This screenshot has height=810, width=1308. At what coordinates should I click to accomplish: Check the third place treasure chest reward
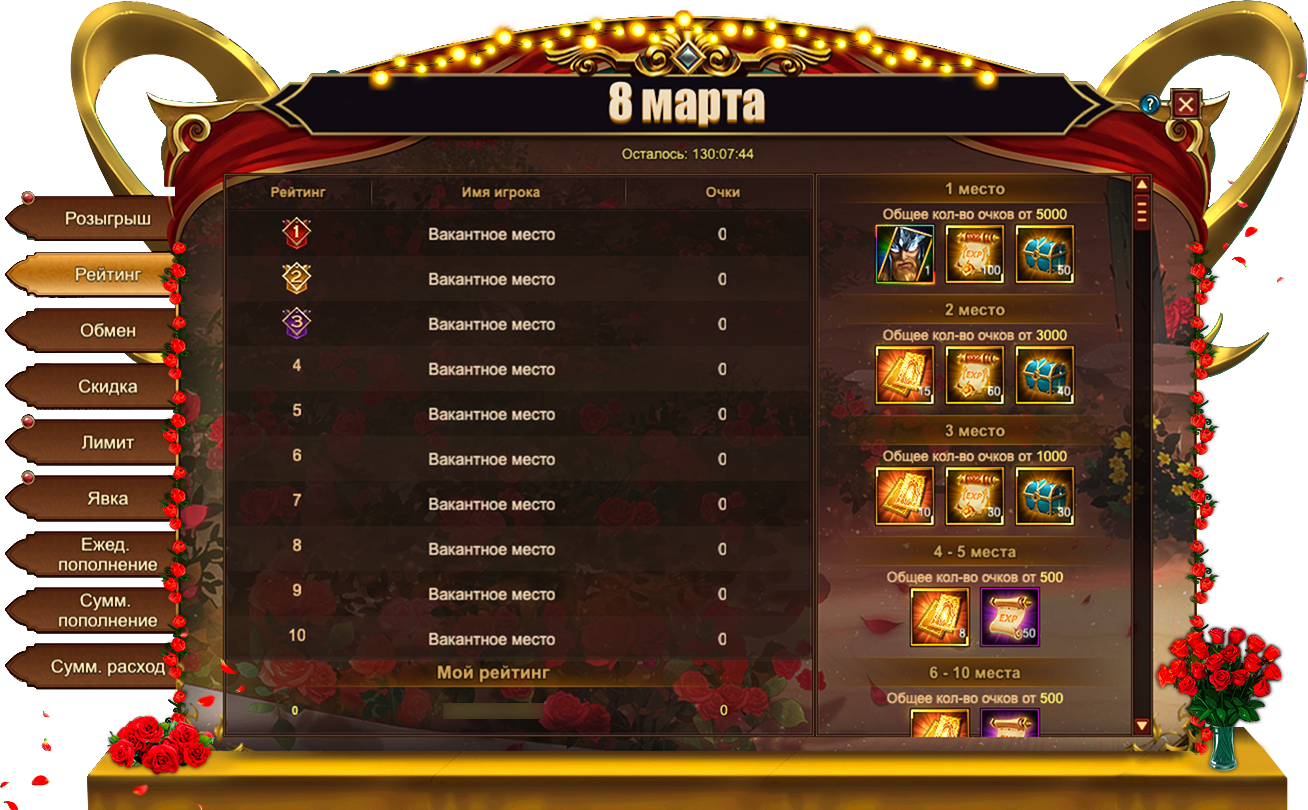point(1045,496)
